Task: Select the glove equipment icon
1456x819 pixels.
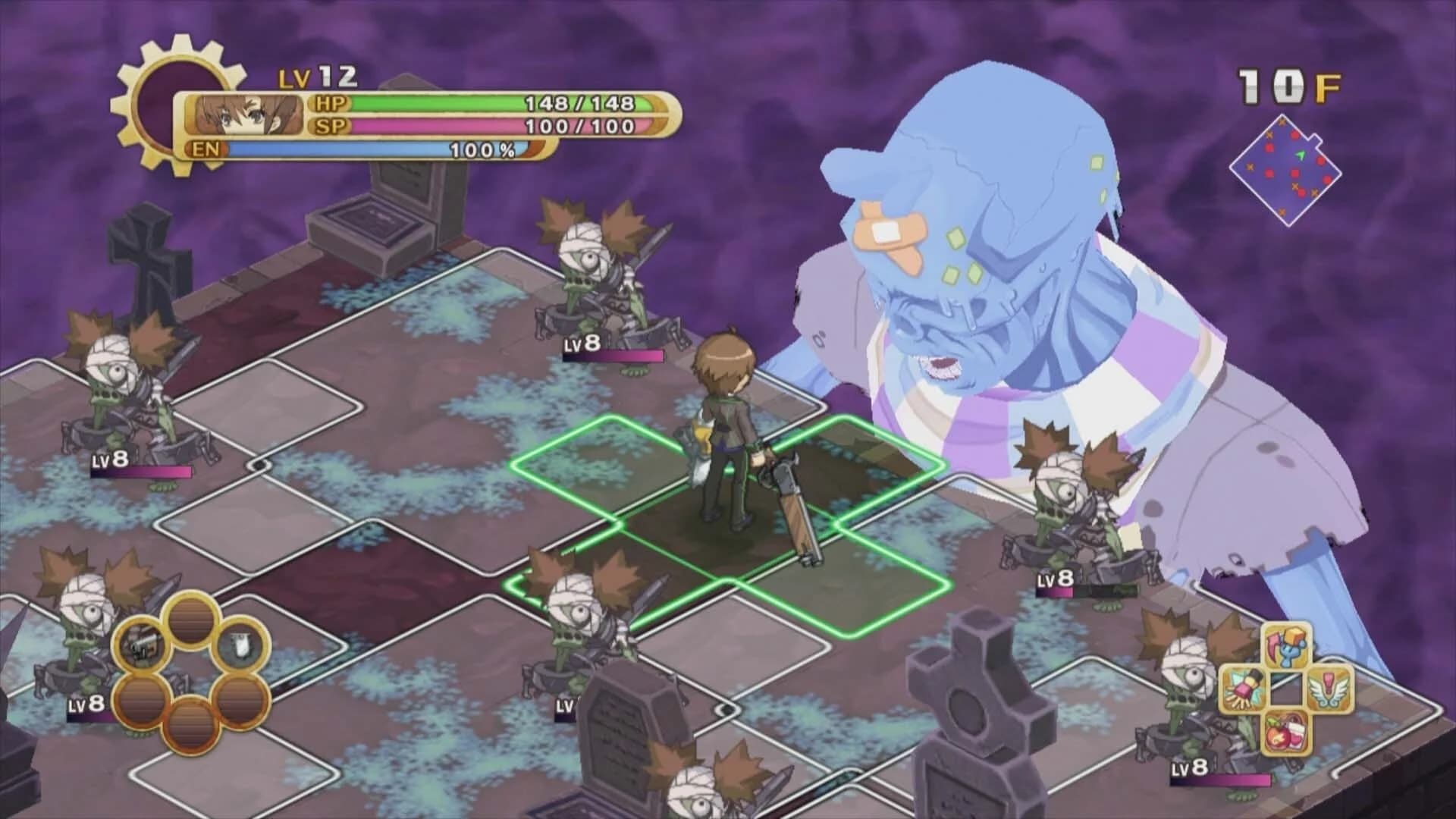Action: (x=1241, y=689)
